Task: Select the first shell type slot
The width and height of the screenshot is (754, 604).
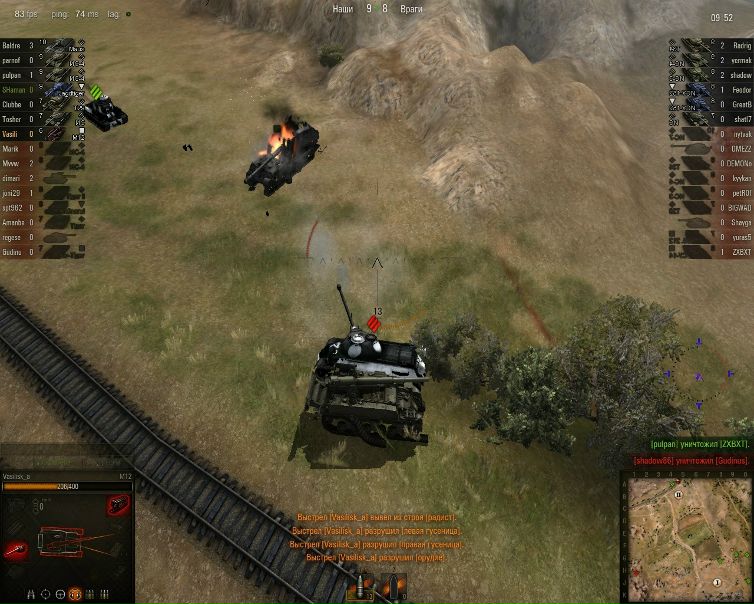Action: [x=362, y=587]
